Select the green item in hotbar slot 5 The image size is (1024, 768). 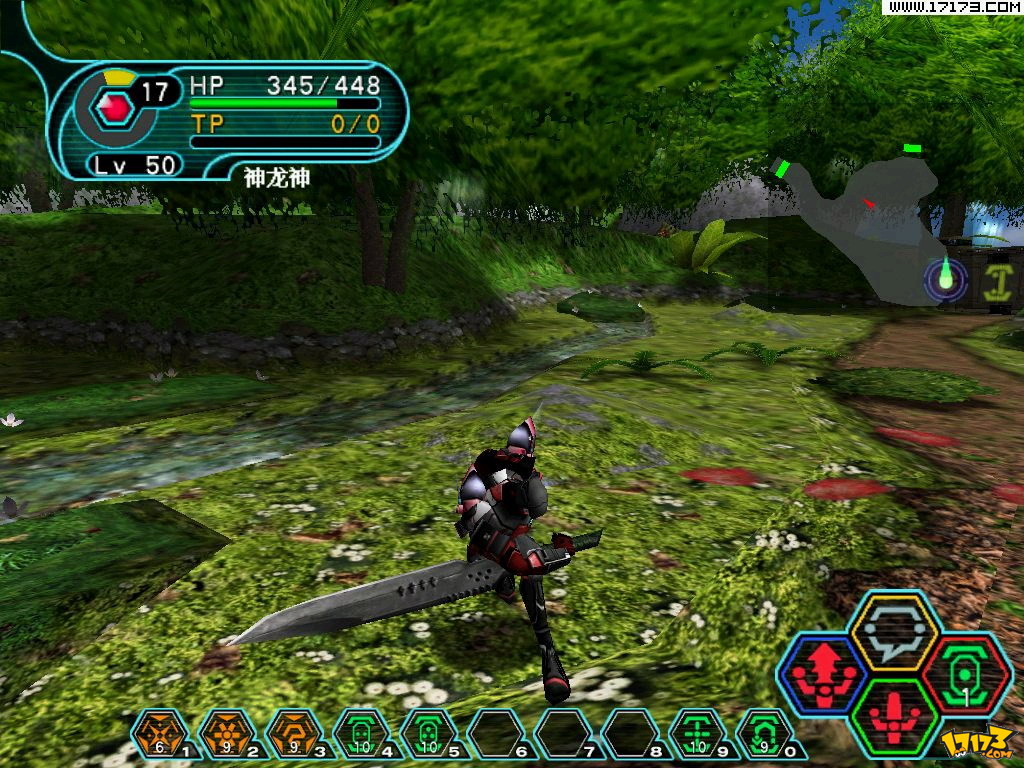click(x=428, y=735)
